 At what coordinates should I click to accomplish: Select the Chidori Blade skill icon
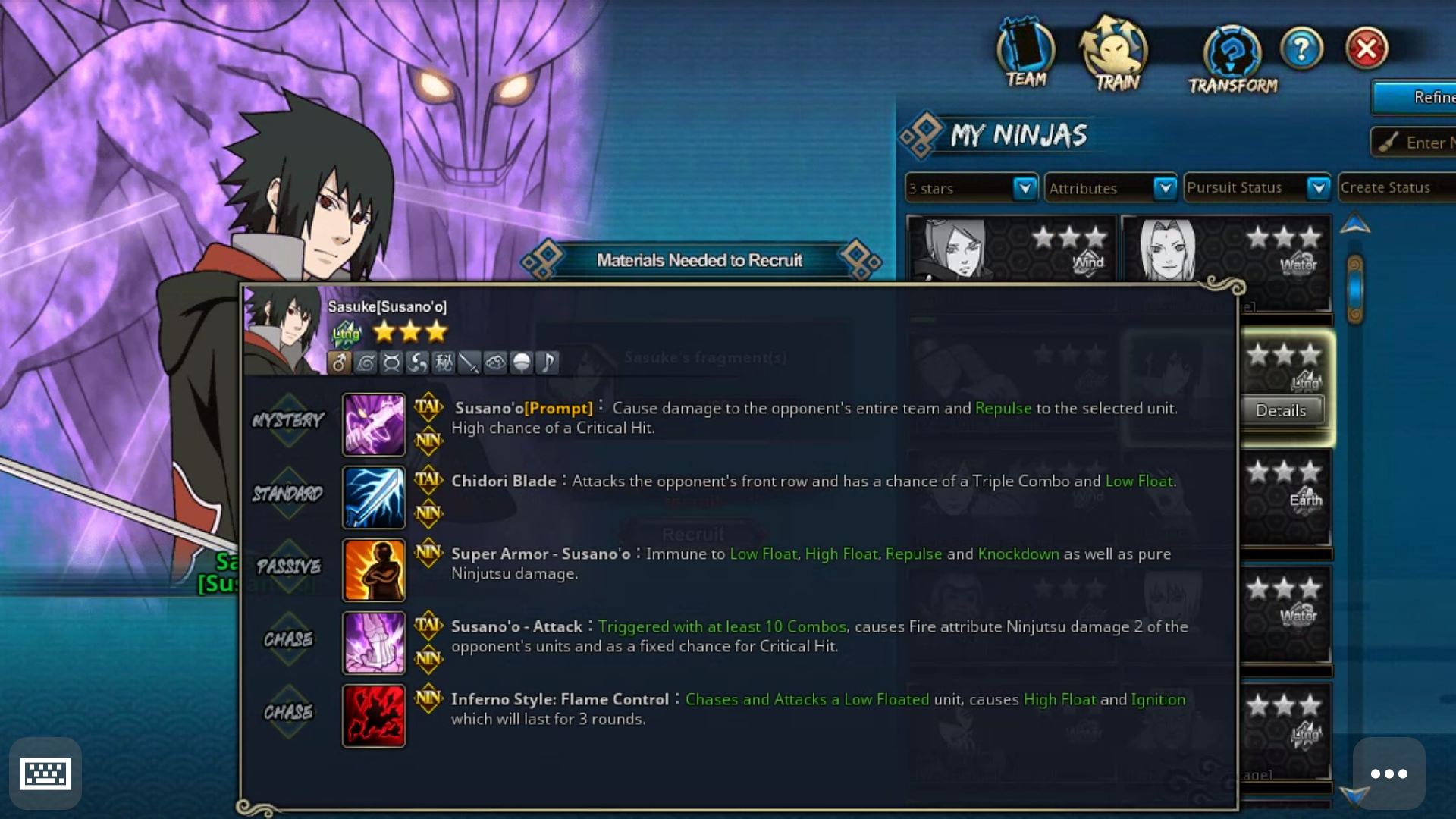pos(374,497)
